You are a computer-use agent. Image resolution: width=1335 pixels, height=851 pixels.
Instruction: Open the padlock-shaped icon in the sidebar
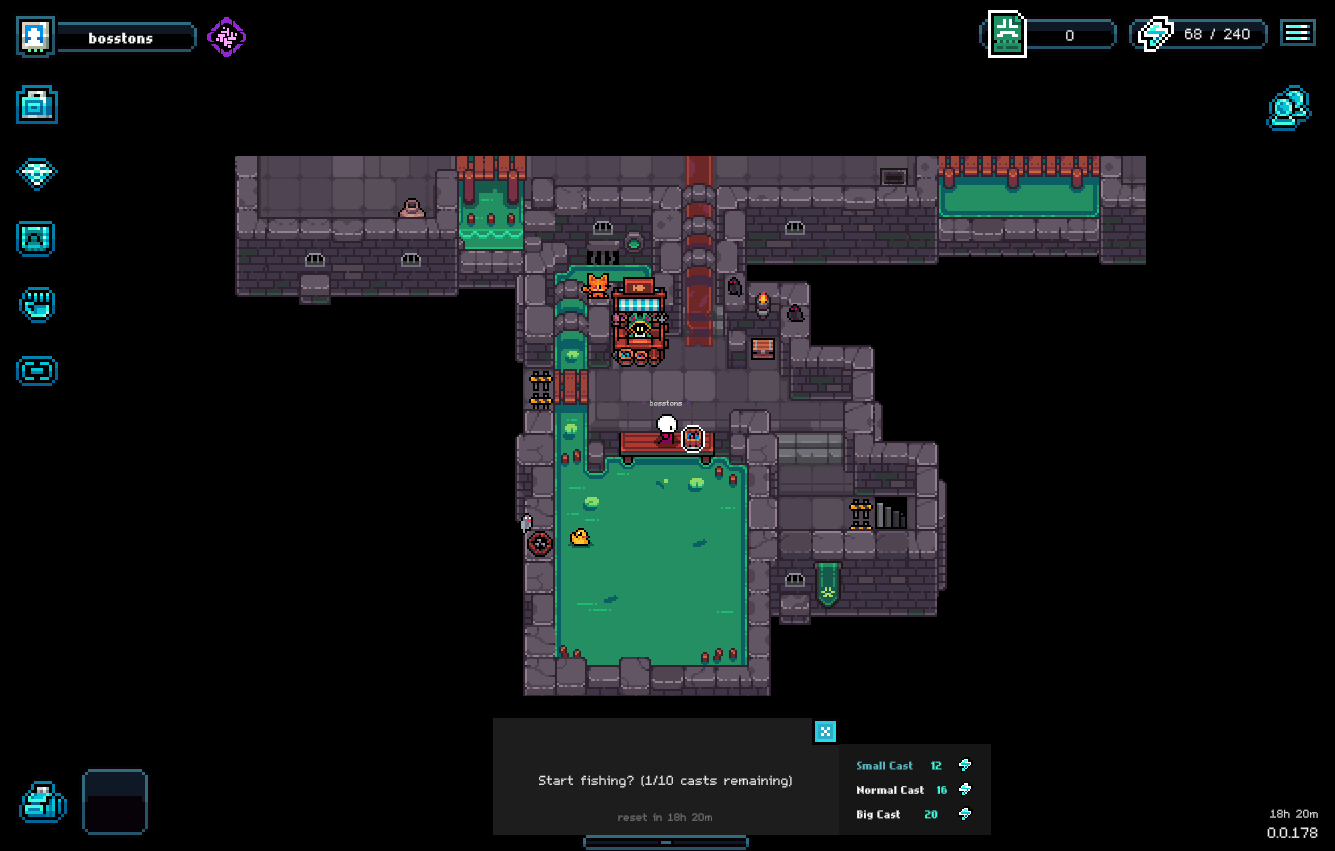click(x=37, y=105)
